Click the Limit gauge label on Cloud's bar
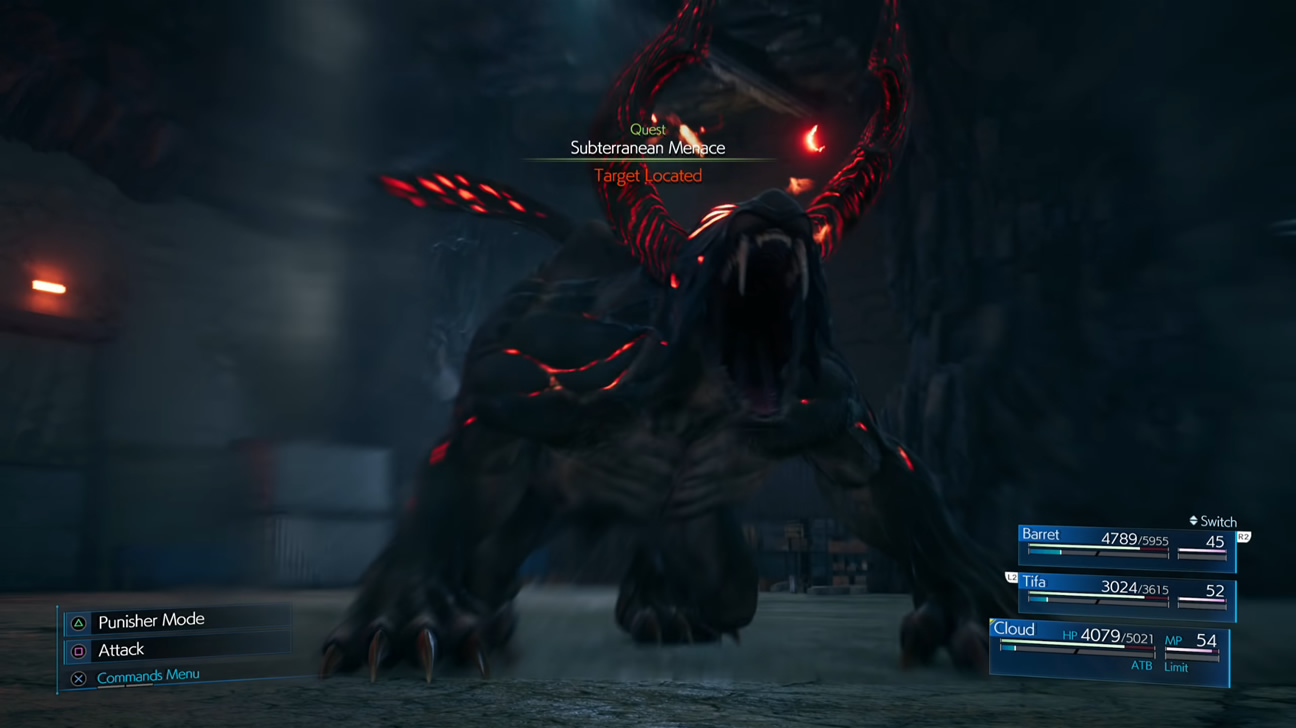1296x728 pixels. (1177, 667)
